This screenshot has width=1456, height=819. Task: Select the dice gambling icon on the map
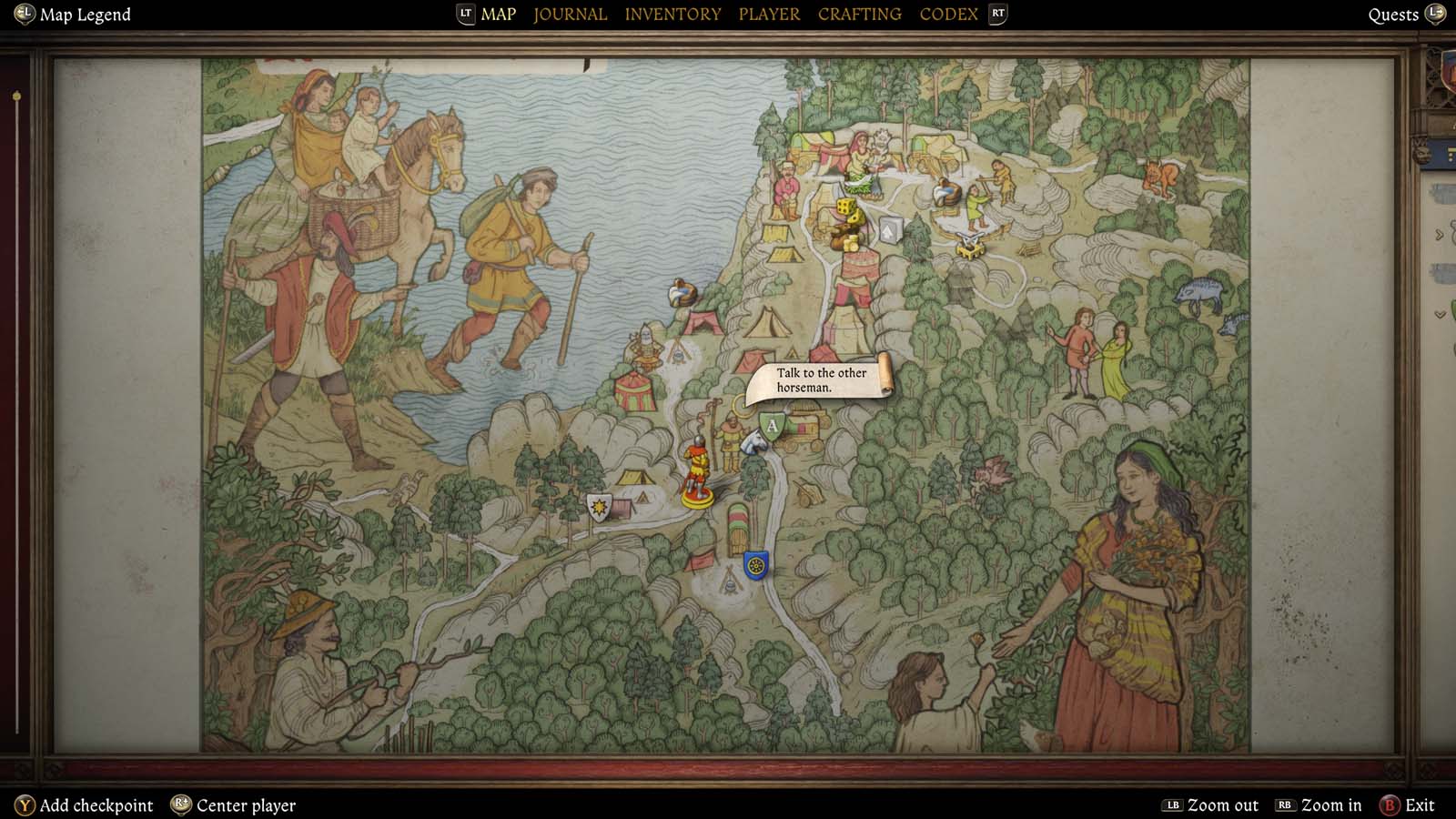(844, 207)
